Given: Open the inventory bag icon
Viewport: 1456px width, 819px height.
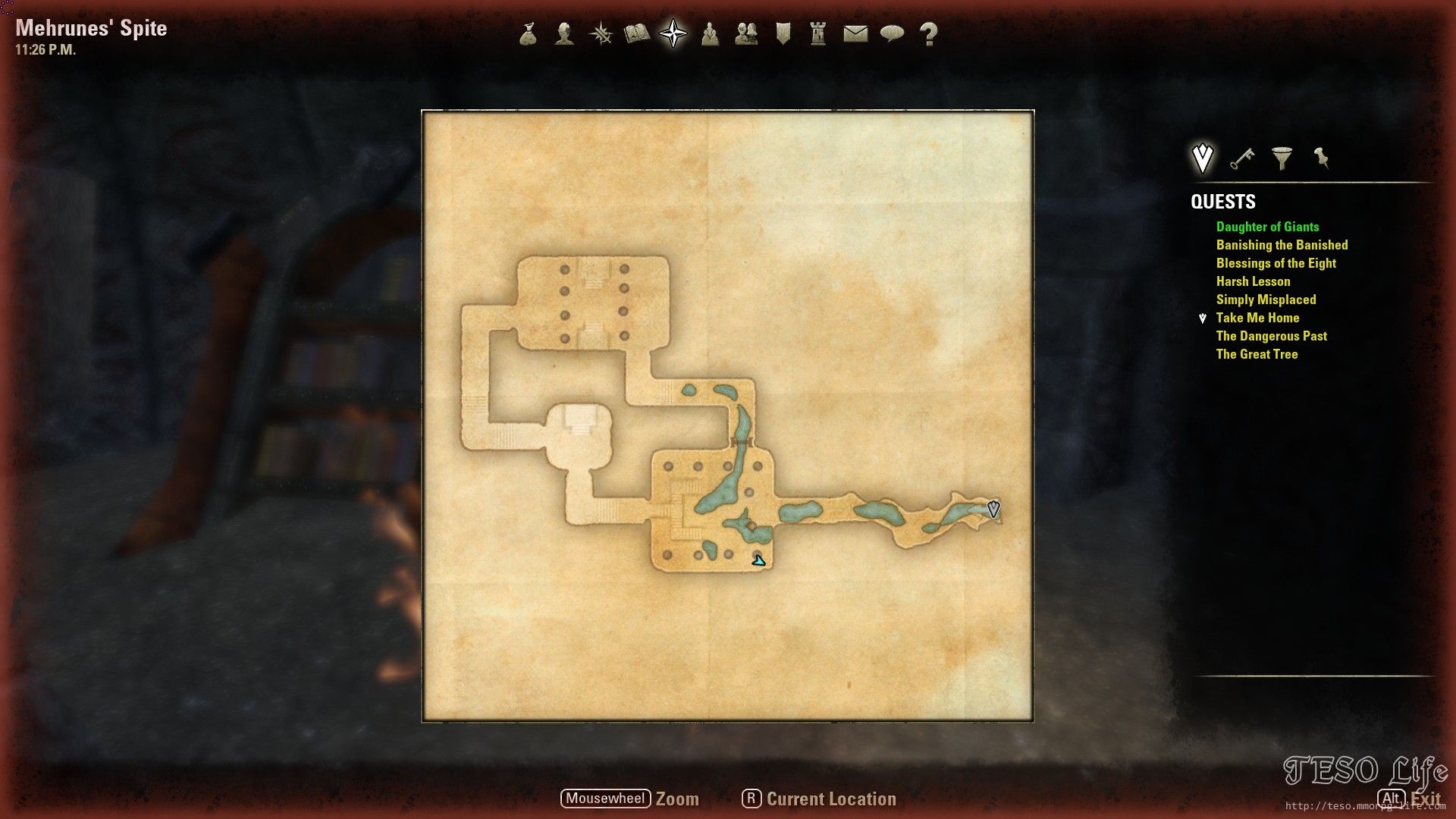Looking at the screenshot, I should (x=529, y=33).
